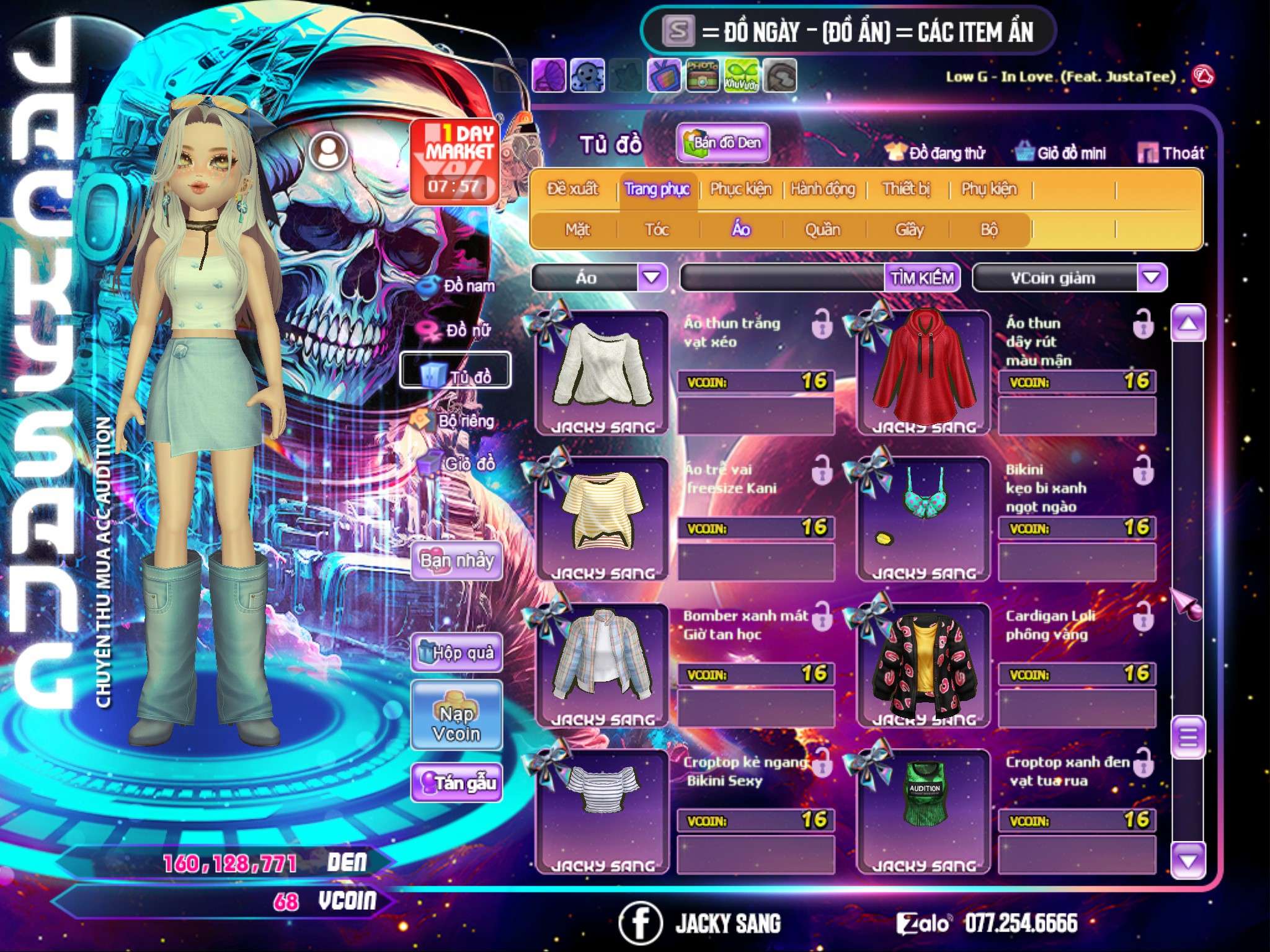1270x952 pixels.
Task: Switch to the Phục kiện tab
Action: pyautogui.click(x=740, y=189)
